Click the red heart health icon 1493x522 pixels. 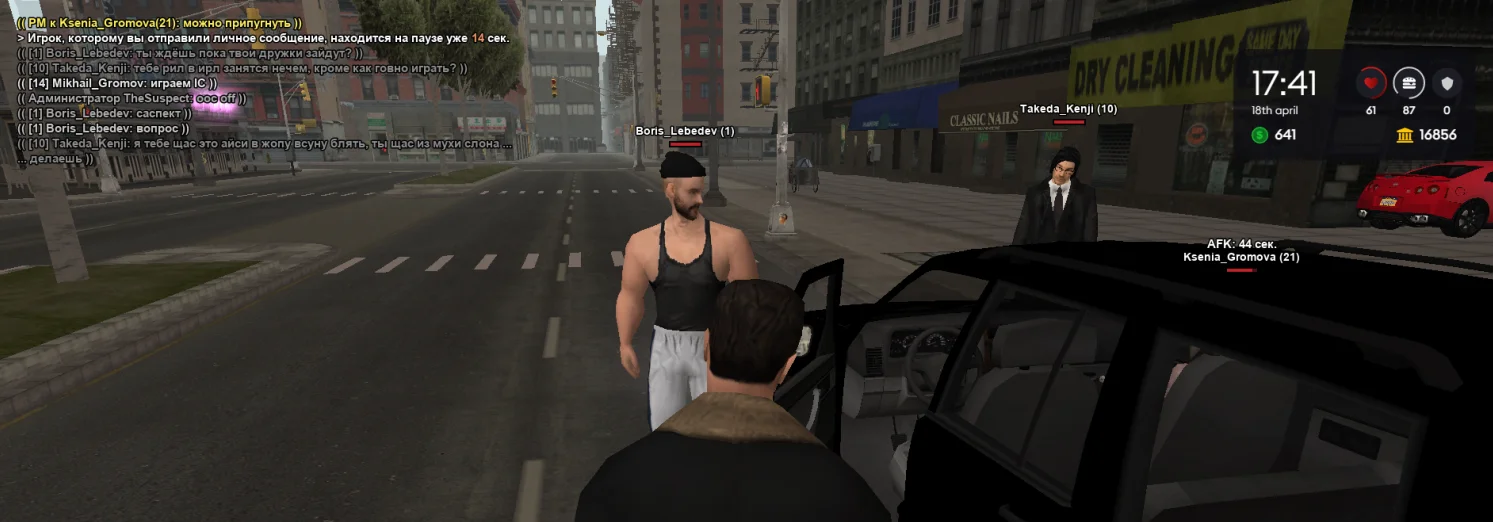tap(1370, 83)
